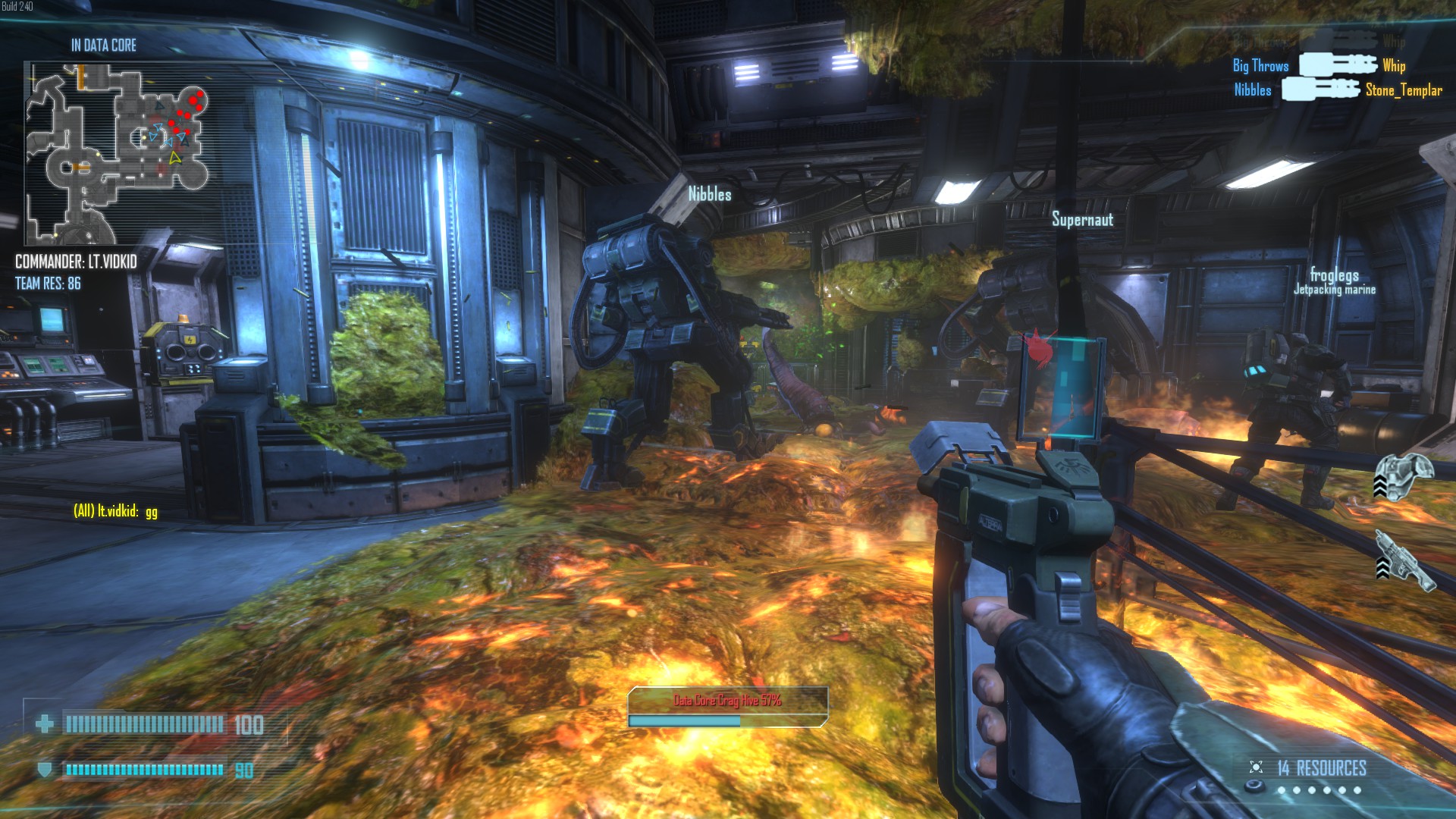Click the lt.vidkid 'gg' chat message
The height and width of the screenshot is (819, 1456).
tap(115, 511)
